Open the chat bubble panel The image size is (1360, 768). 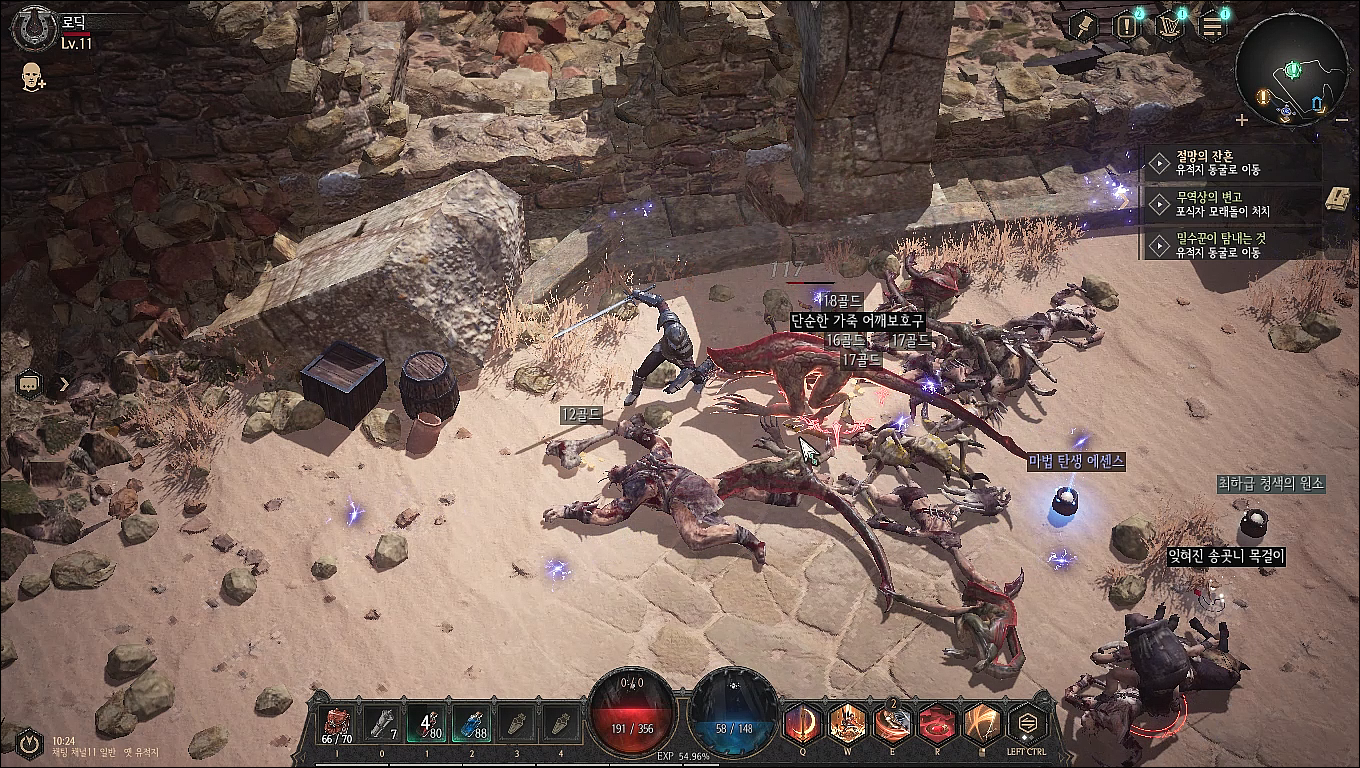coord(30,383)
